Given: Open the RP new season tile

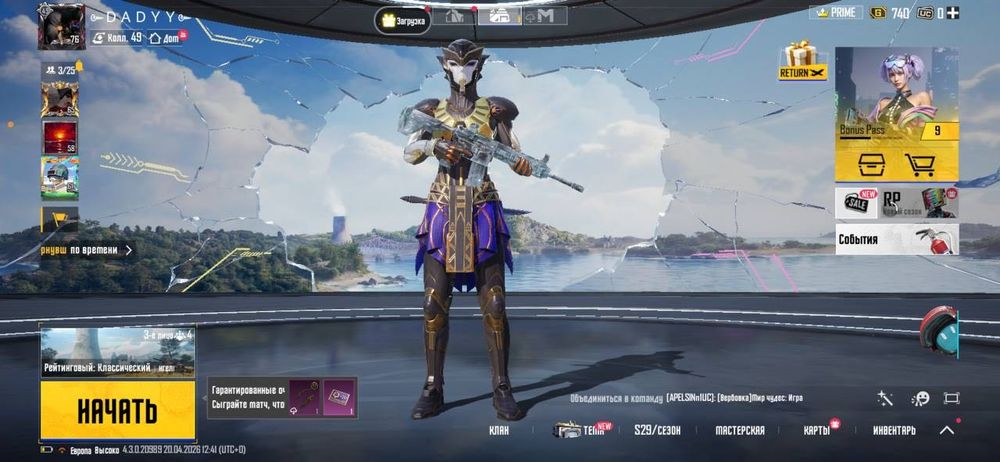Looking at the screenshot, I should click(x=918, y=203).
